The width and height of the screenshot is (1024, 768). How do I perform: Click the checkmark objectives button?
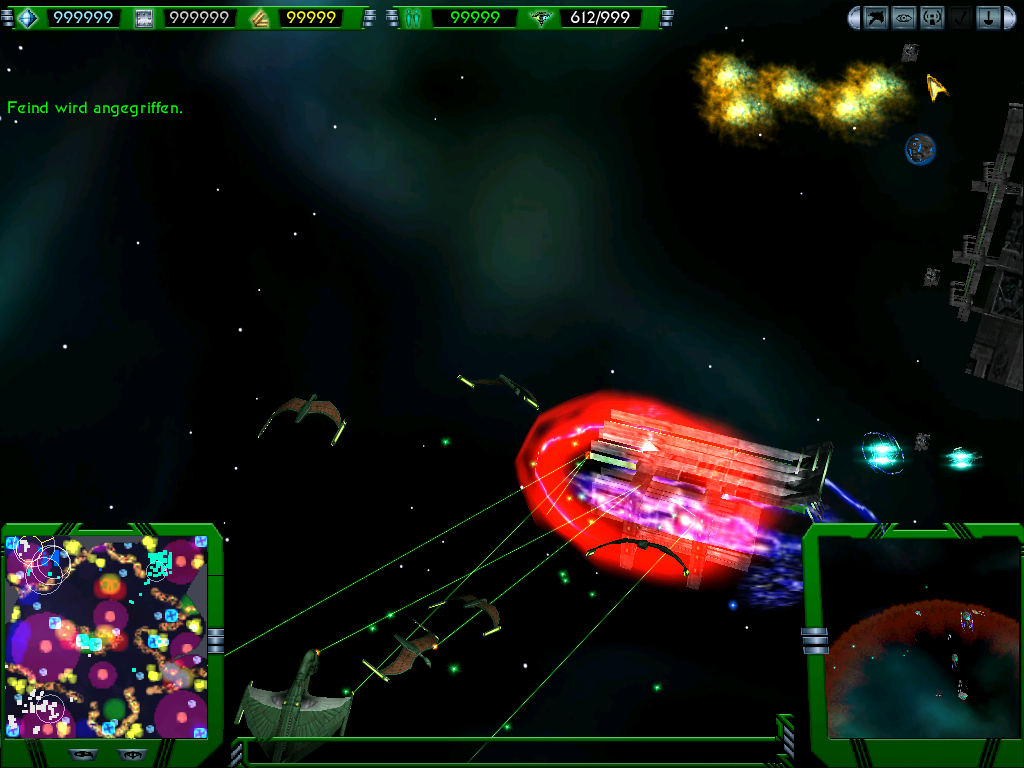tap(960, 17)
